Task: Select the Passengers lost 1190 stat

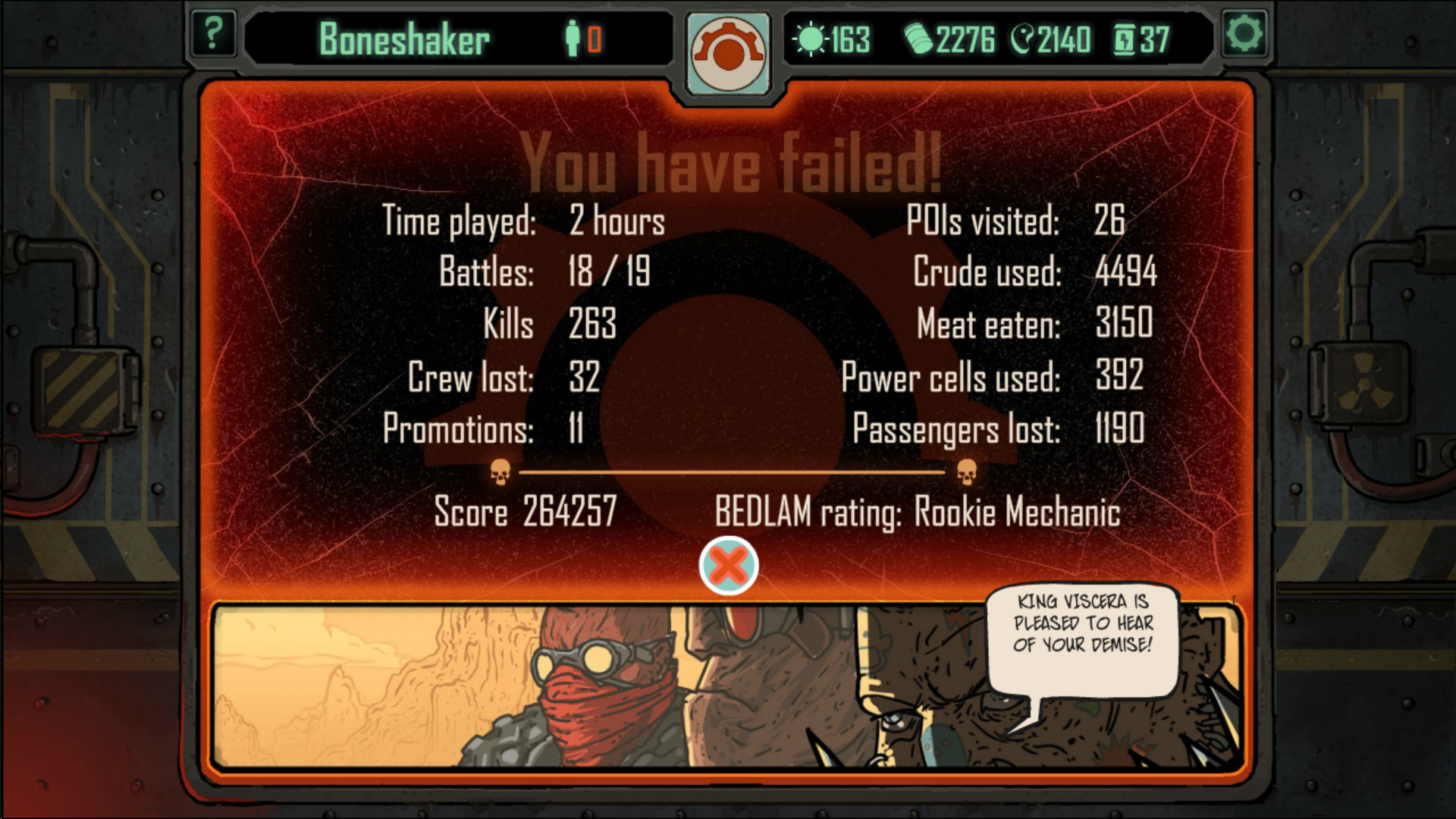Action: 1001,428
